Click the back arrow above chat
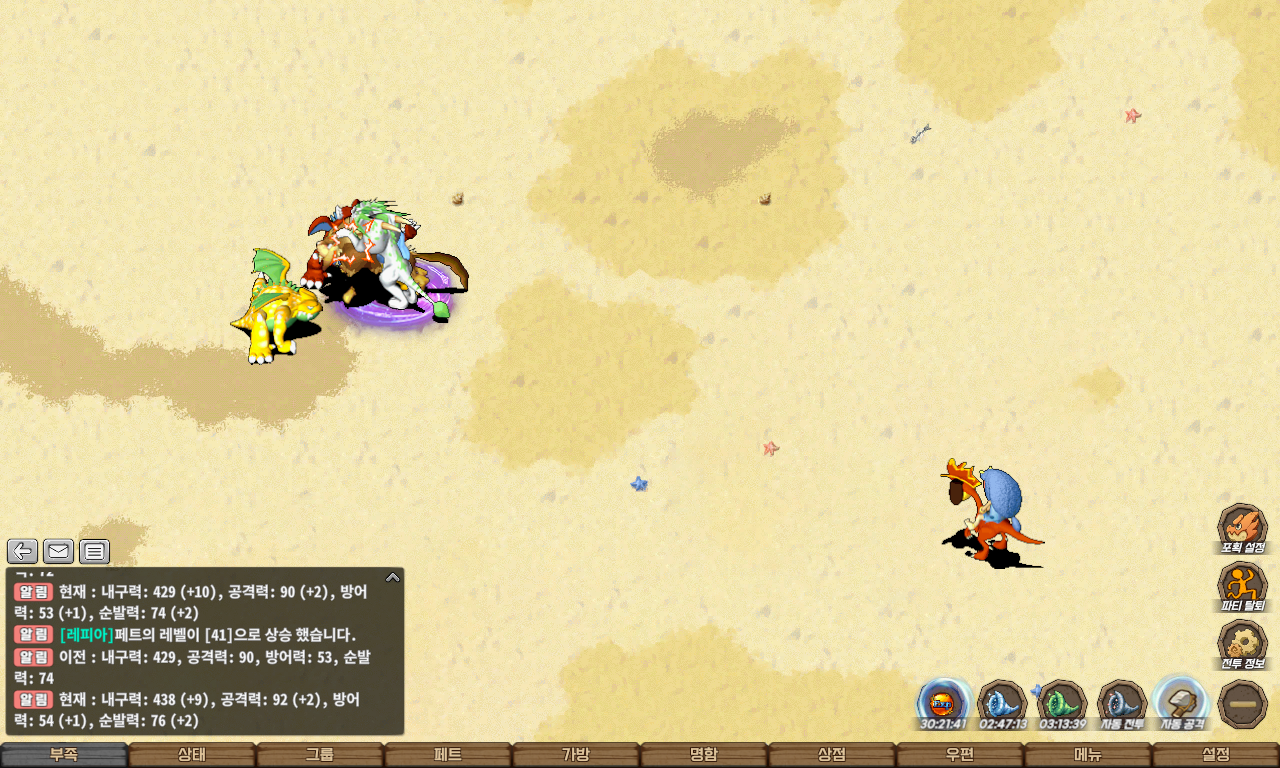Screen dimensions: 1280x768 23,551
